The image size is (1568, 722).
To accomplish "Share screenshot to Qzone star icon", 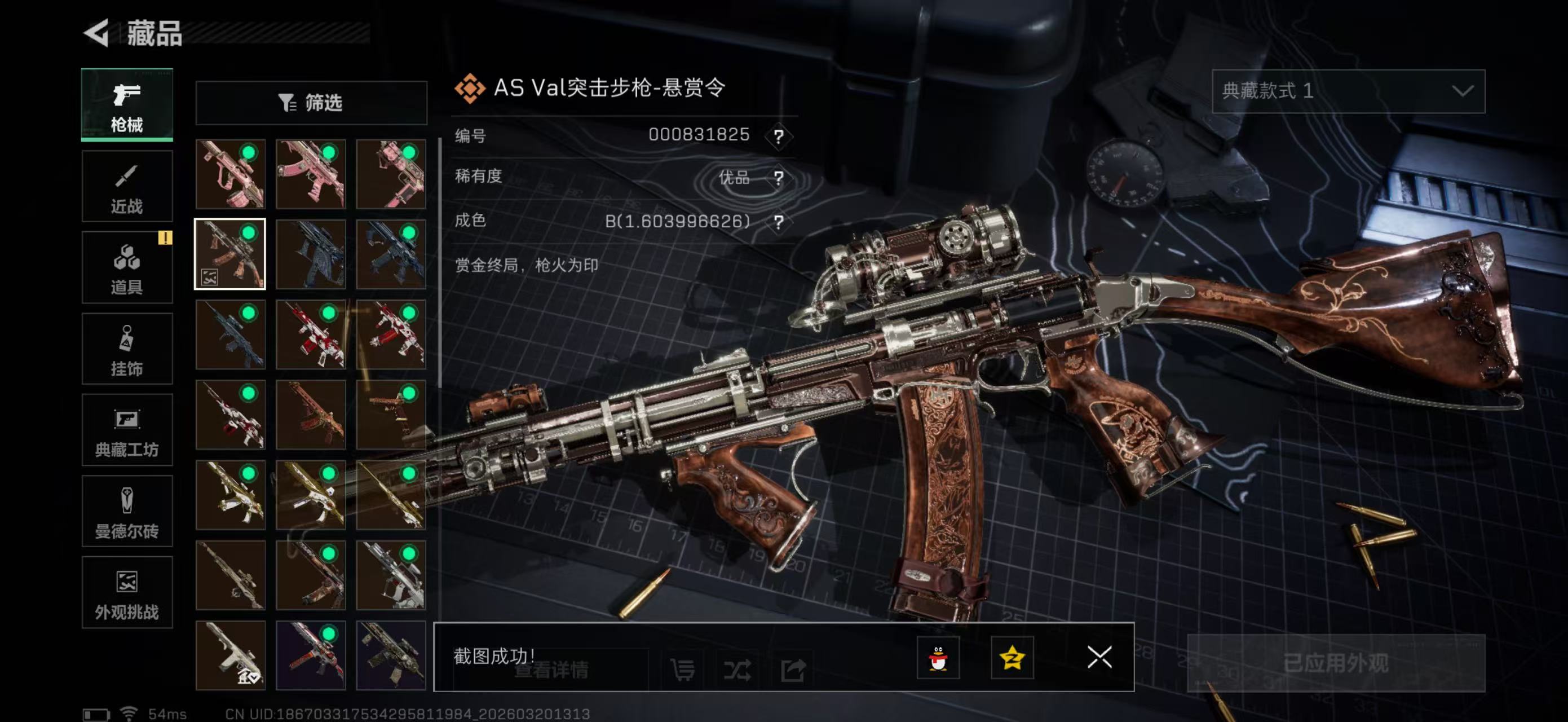I will 1012,658.
